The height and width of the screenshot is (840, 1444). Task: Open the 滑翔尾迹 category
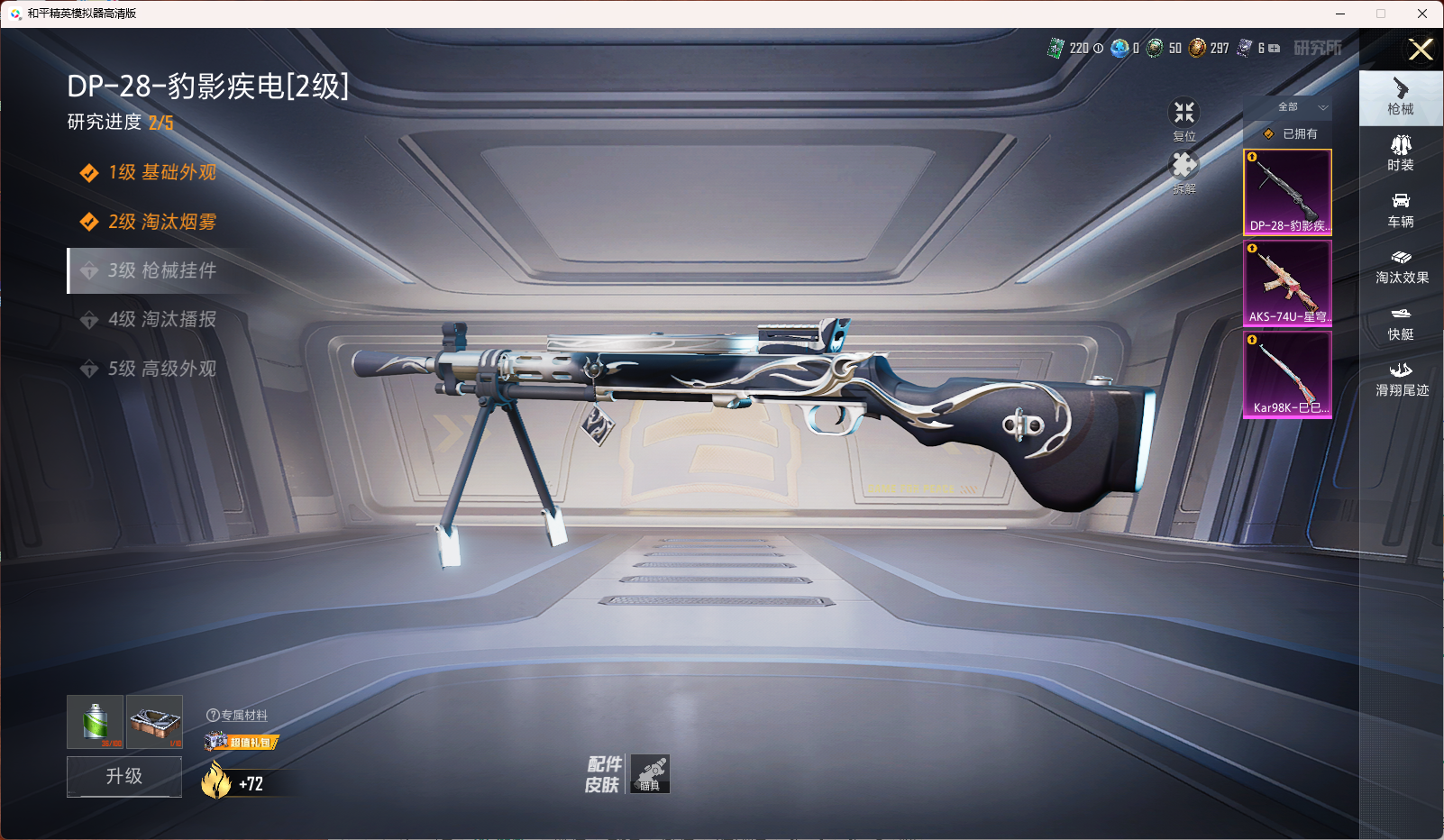pyautogui.click(x=1401, y=379)
